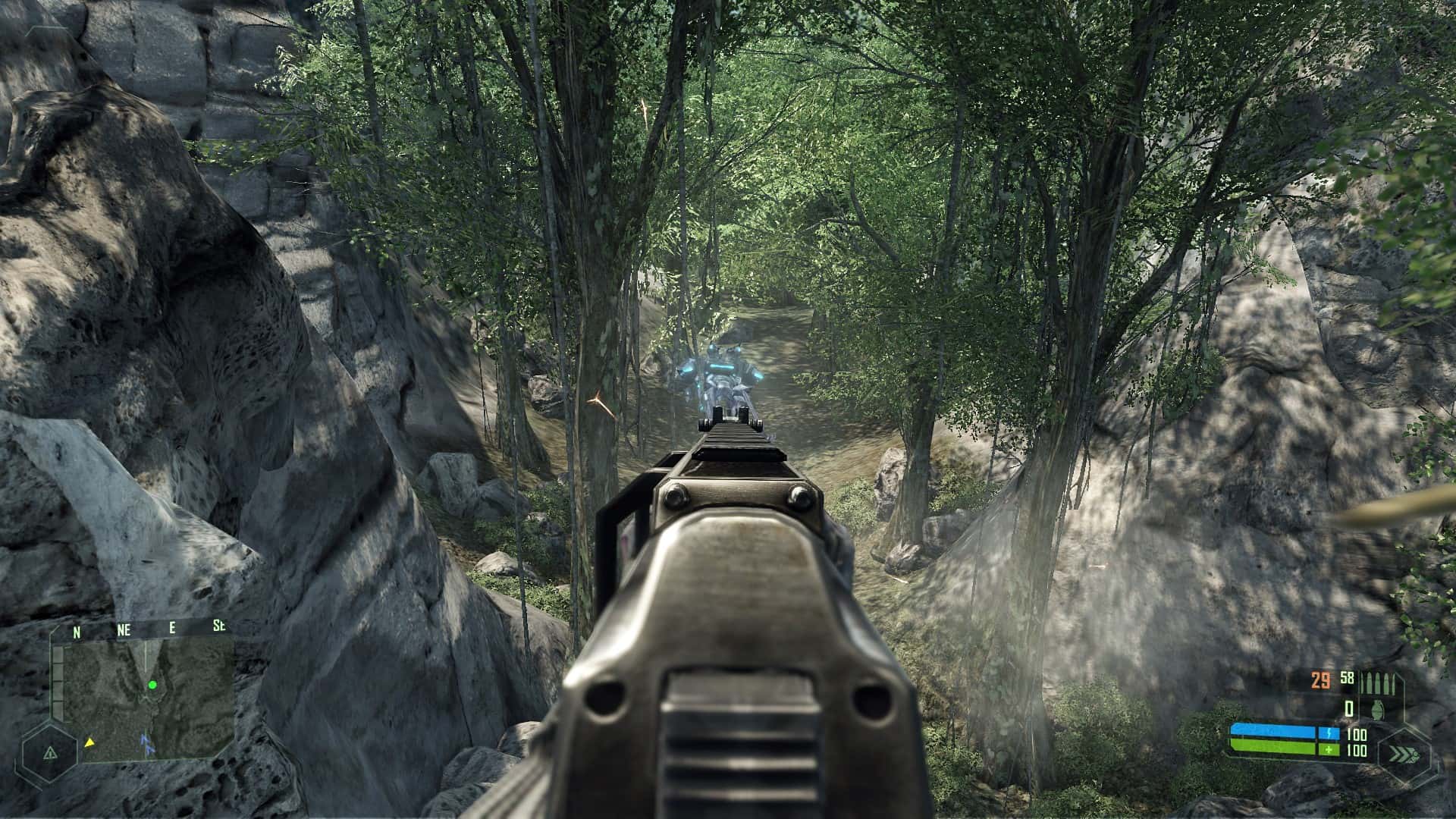The height and width of the screenshot is (819, 1456).
Task: Click the green player dot on the minimap
Action: click(x=152, y=685)
